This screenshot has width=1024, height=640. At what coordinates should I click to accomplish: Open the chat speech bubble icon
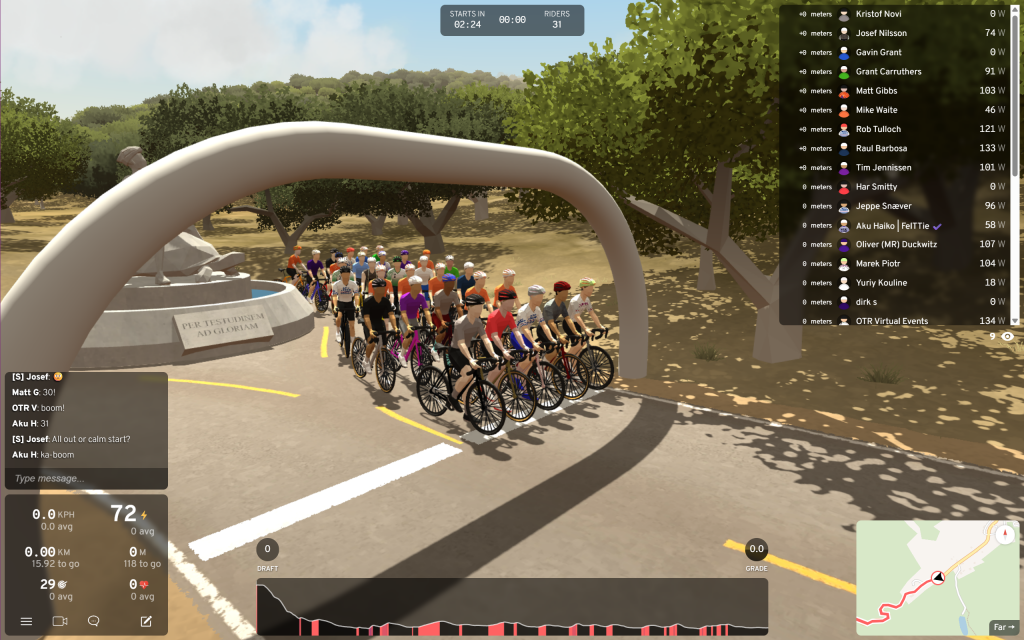[x=94, y=621]
